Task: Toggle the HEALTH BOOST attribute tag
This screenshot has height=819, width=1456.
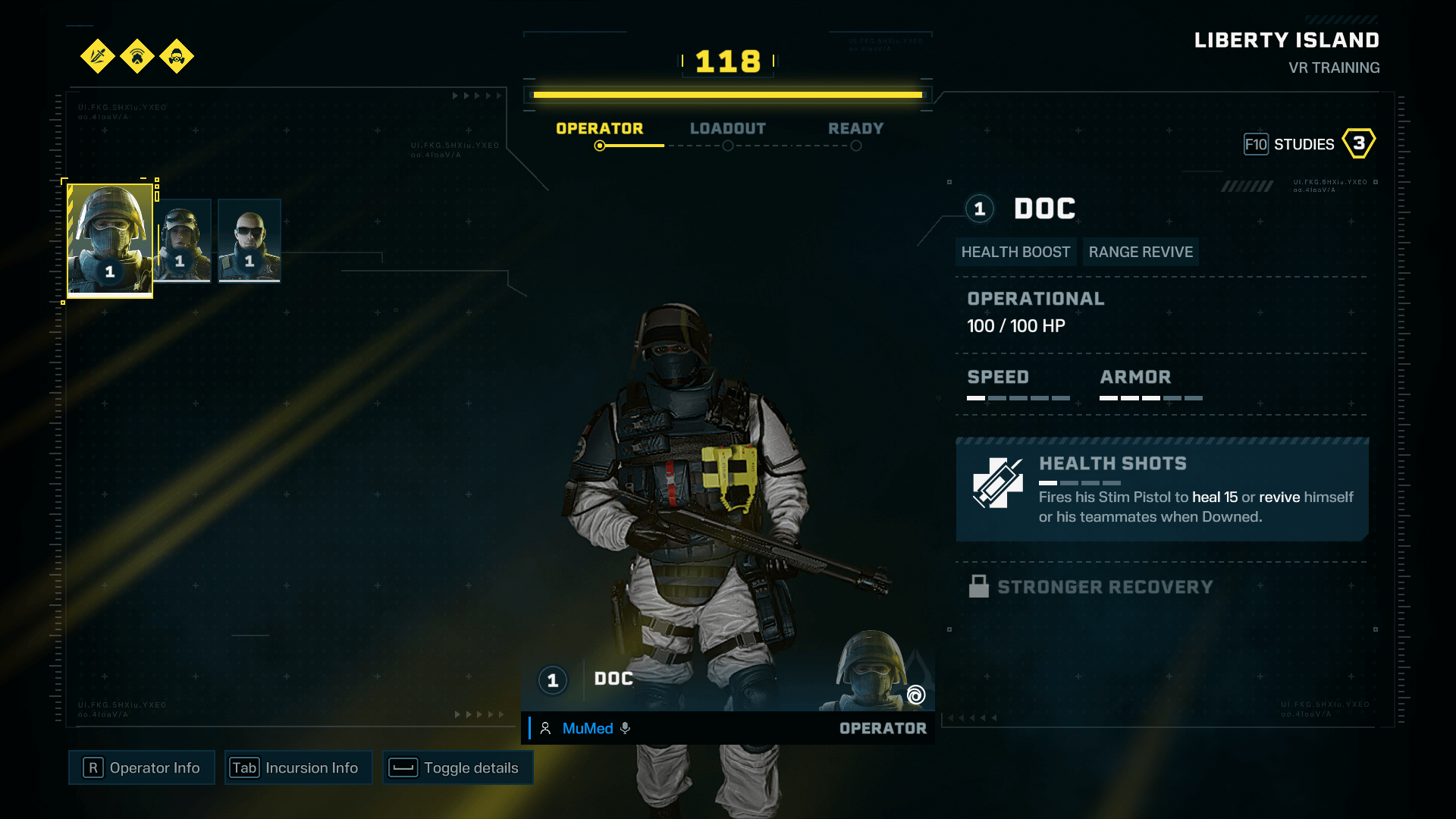Action: click(x=1016, y=251)
